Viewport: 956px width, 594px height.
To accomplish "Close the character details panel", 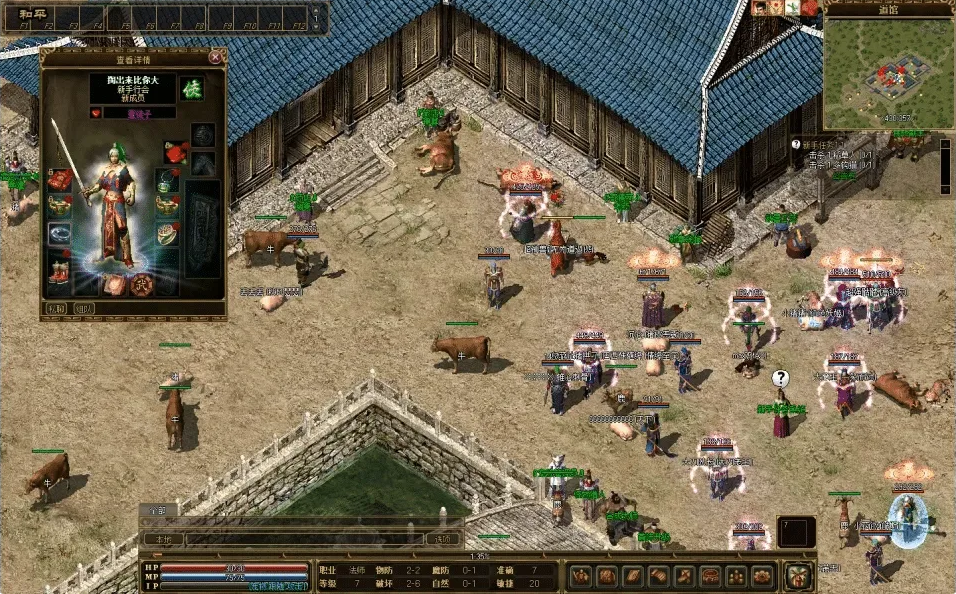I will pos(215,58).
